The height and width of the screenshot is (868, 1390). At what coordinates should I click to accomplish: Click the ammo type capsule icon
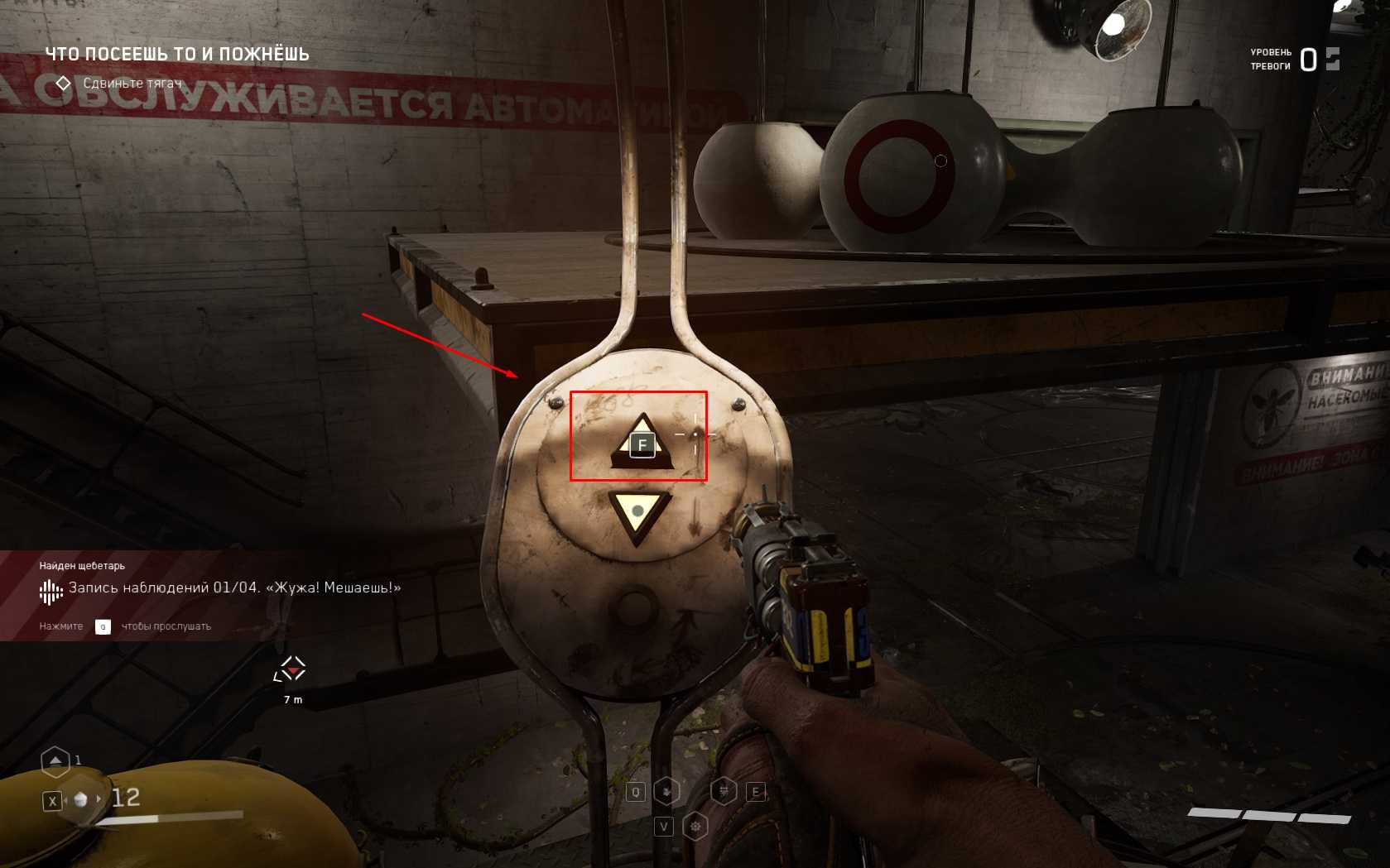[x=81, y=799]
